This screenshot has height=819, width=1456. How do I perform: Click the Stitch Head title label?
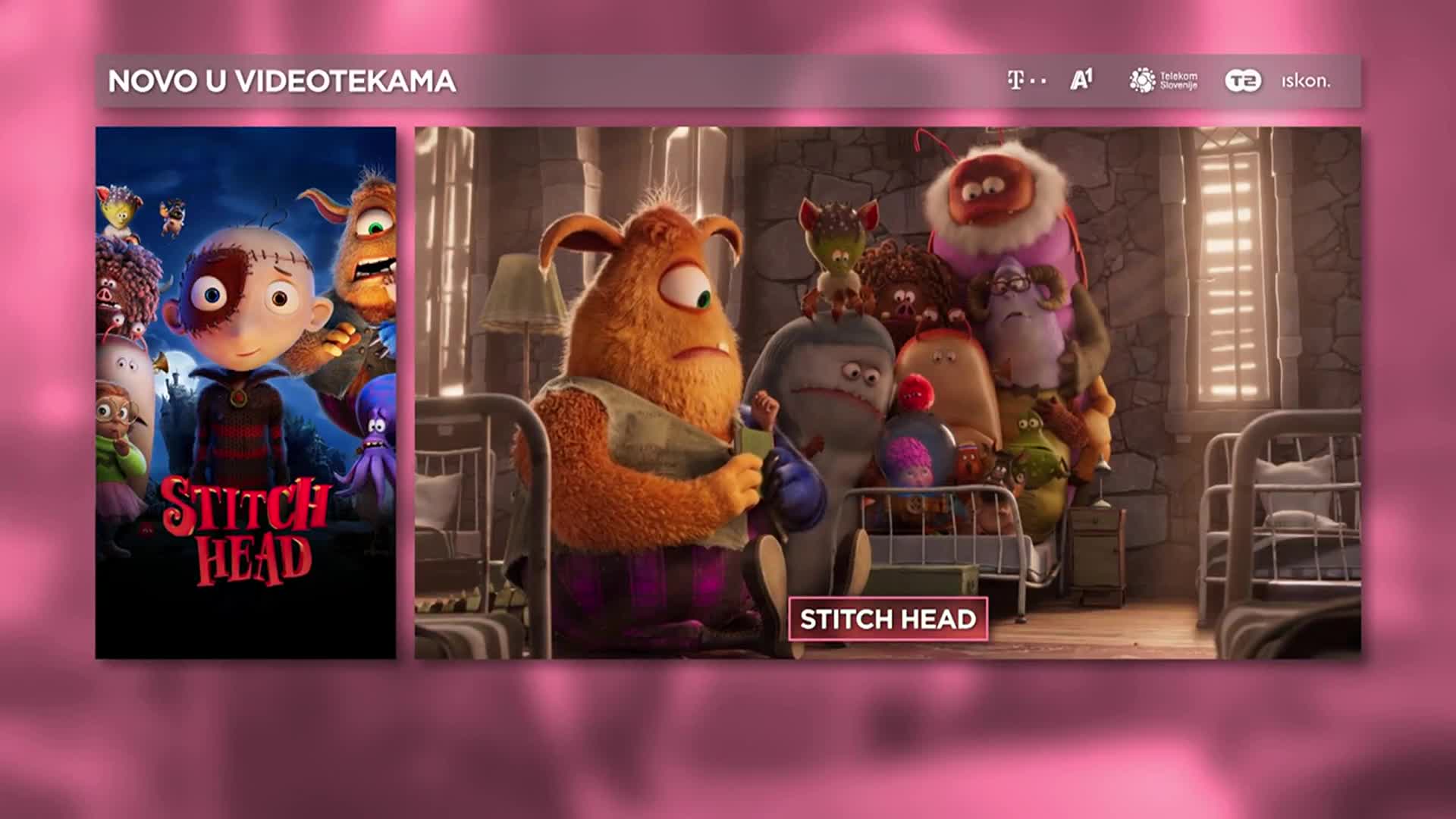[888, 620]
